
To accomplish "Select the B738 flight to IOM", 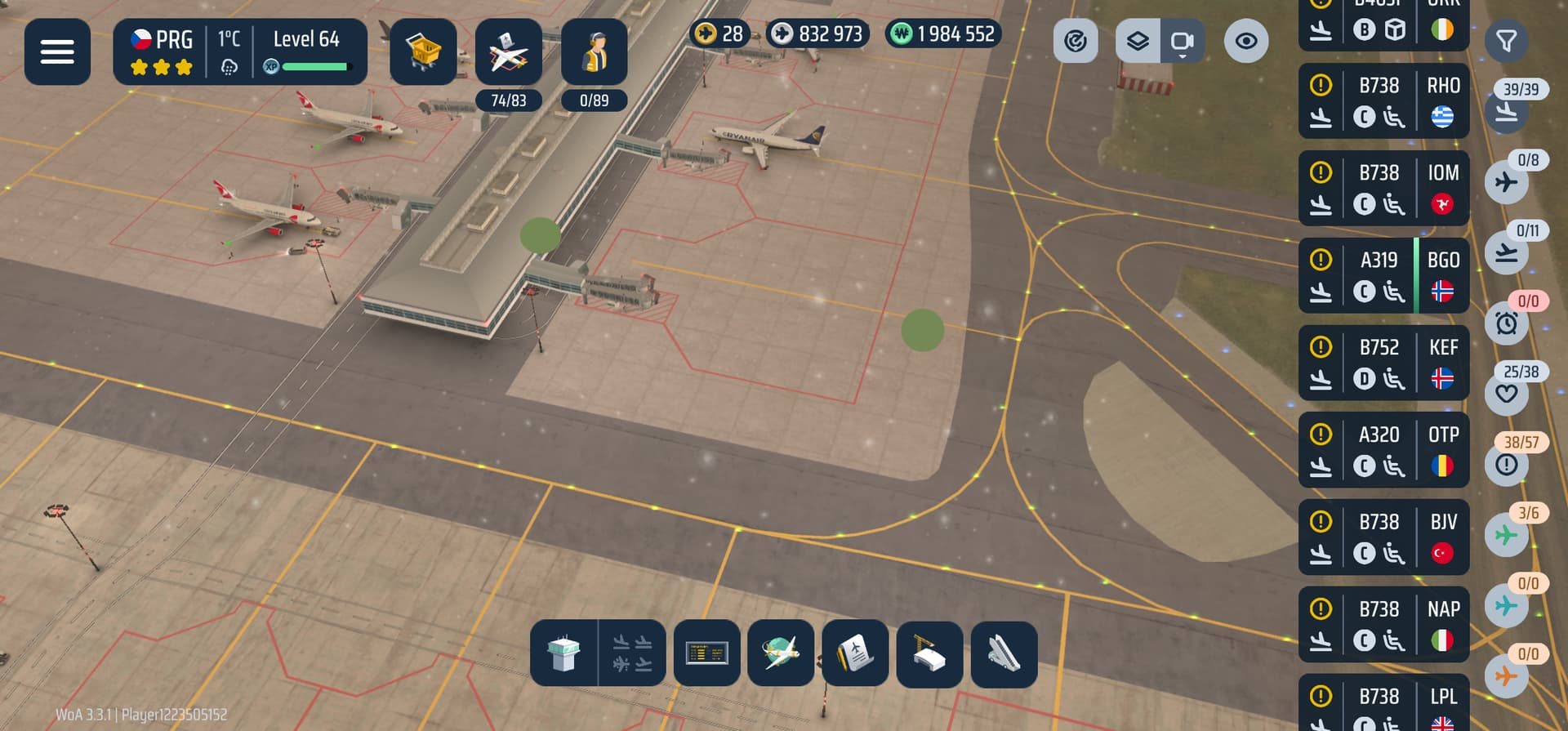I will (x=1383, y=189).
